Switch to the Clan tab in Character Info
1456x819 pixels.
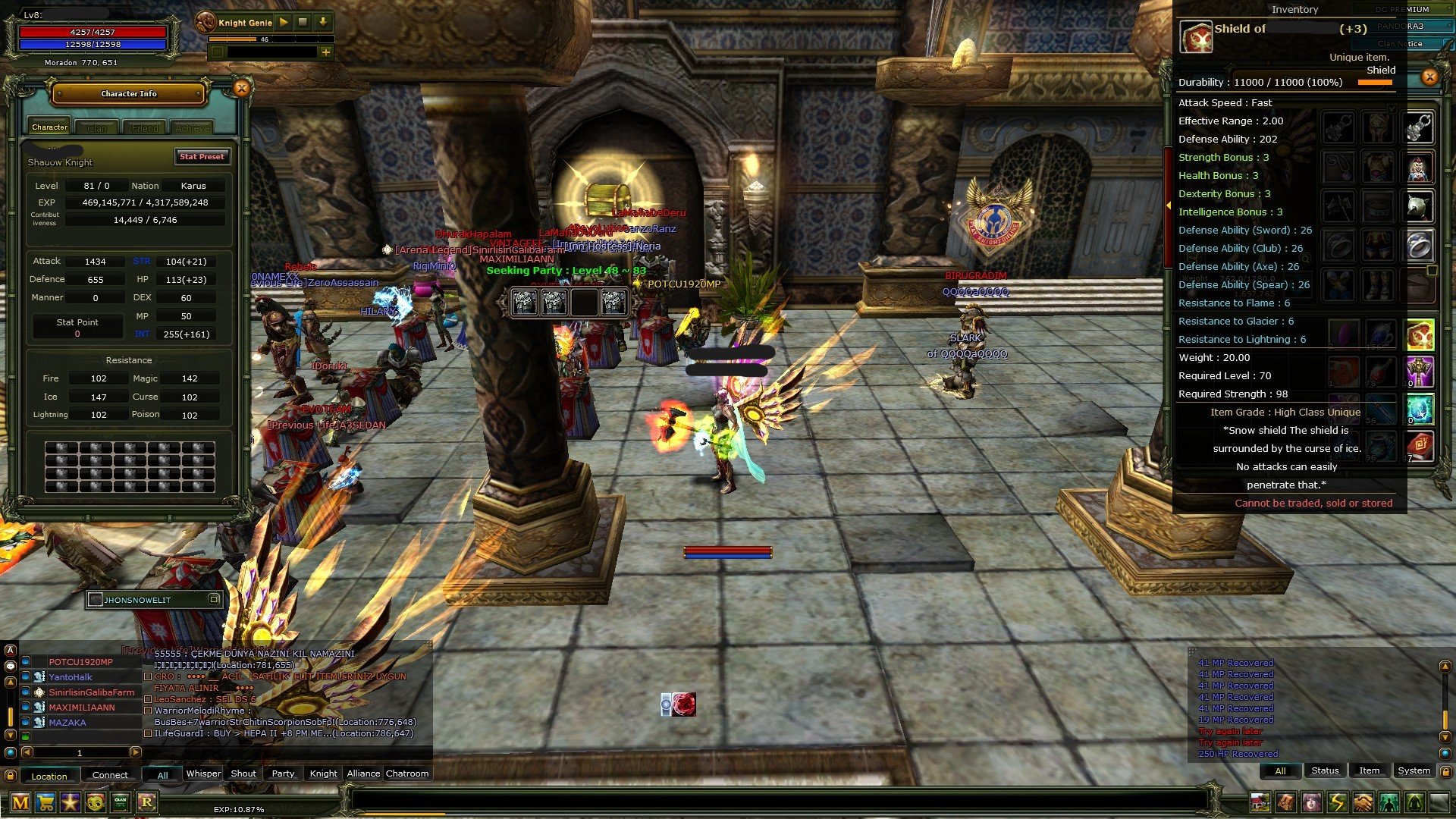pos(97,127)
